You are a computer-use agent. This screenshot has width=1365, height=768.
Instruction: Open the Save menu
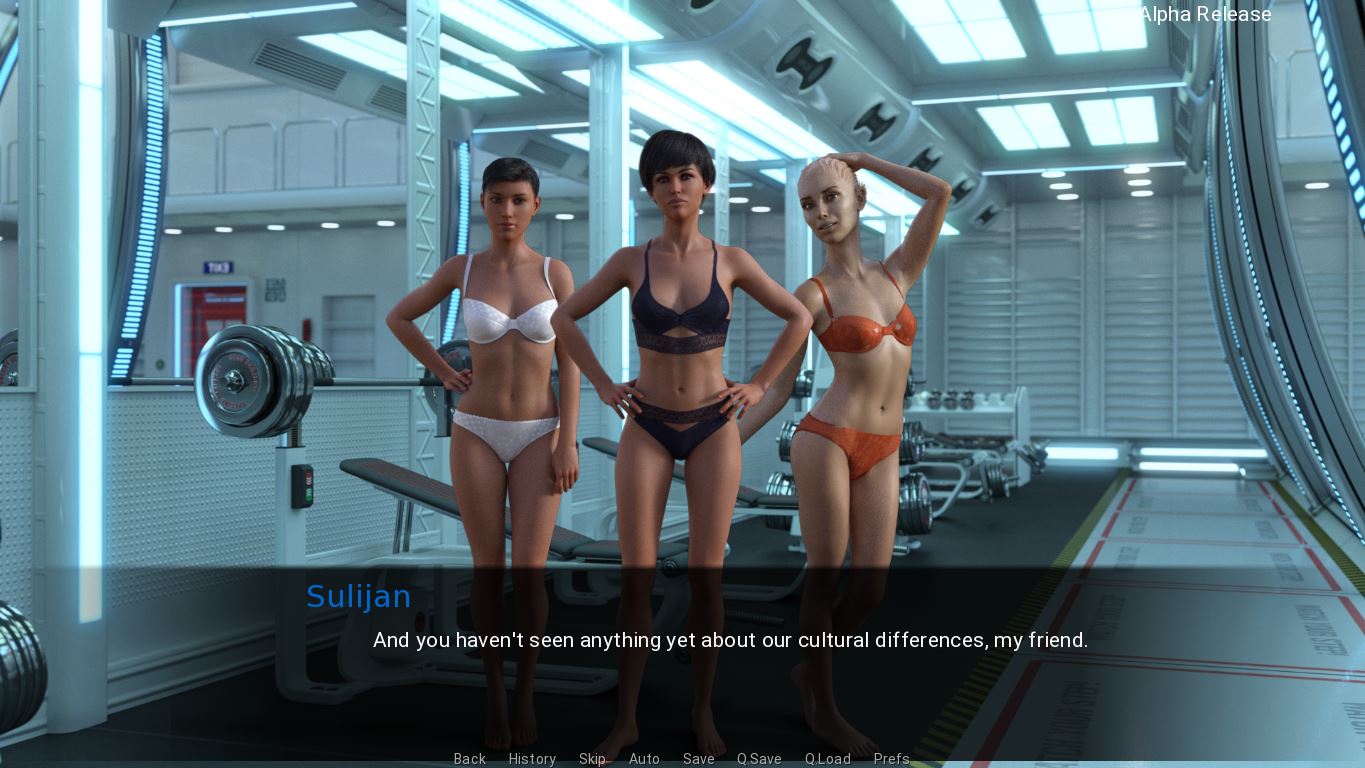pos(698,759)
